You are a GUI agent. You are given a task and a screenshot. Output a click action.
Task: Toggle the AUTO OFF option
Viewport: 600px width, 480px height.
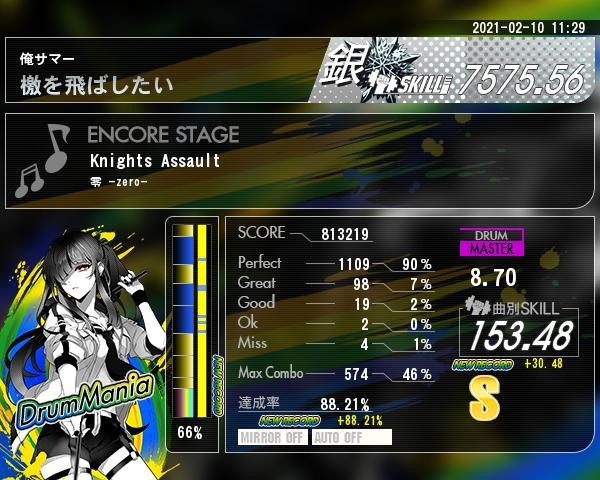(350, 437)
